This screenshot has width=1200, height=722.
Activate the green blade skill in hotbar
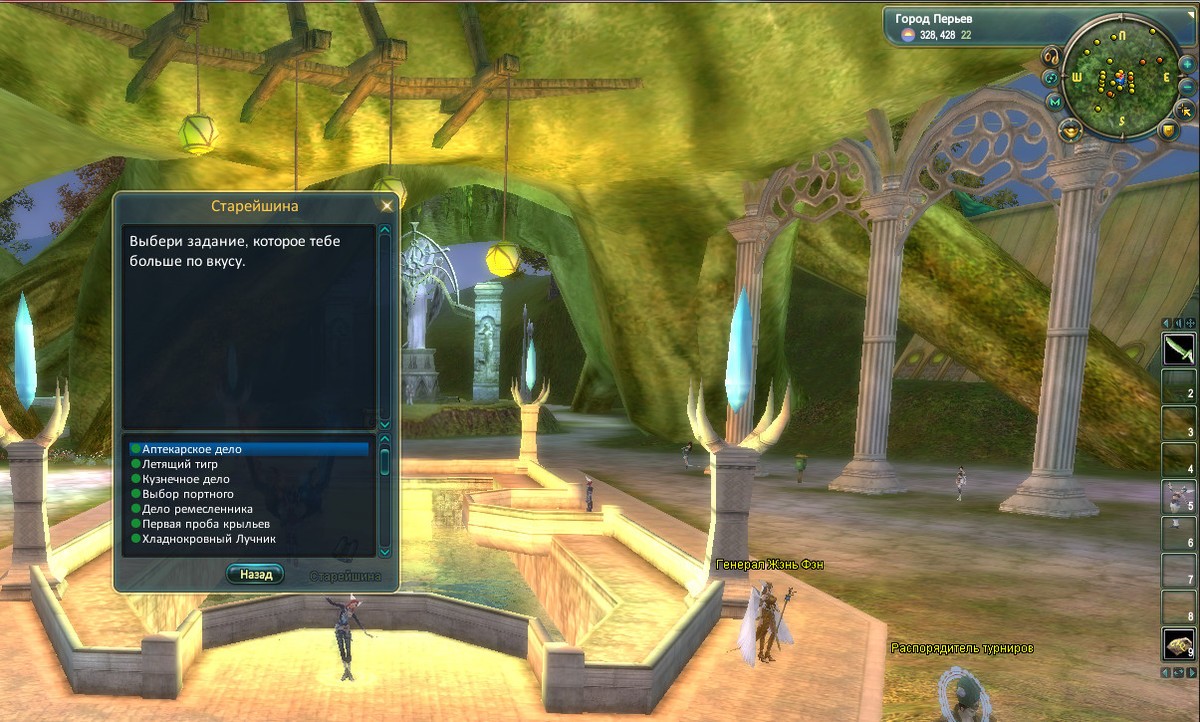[1177, 350]
